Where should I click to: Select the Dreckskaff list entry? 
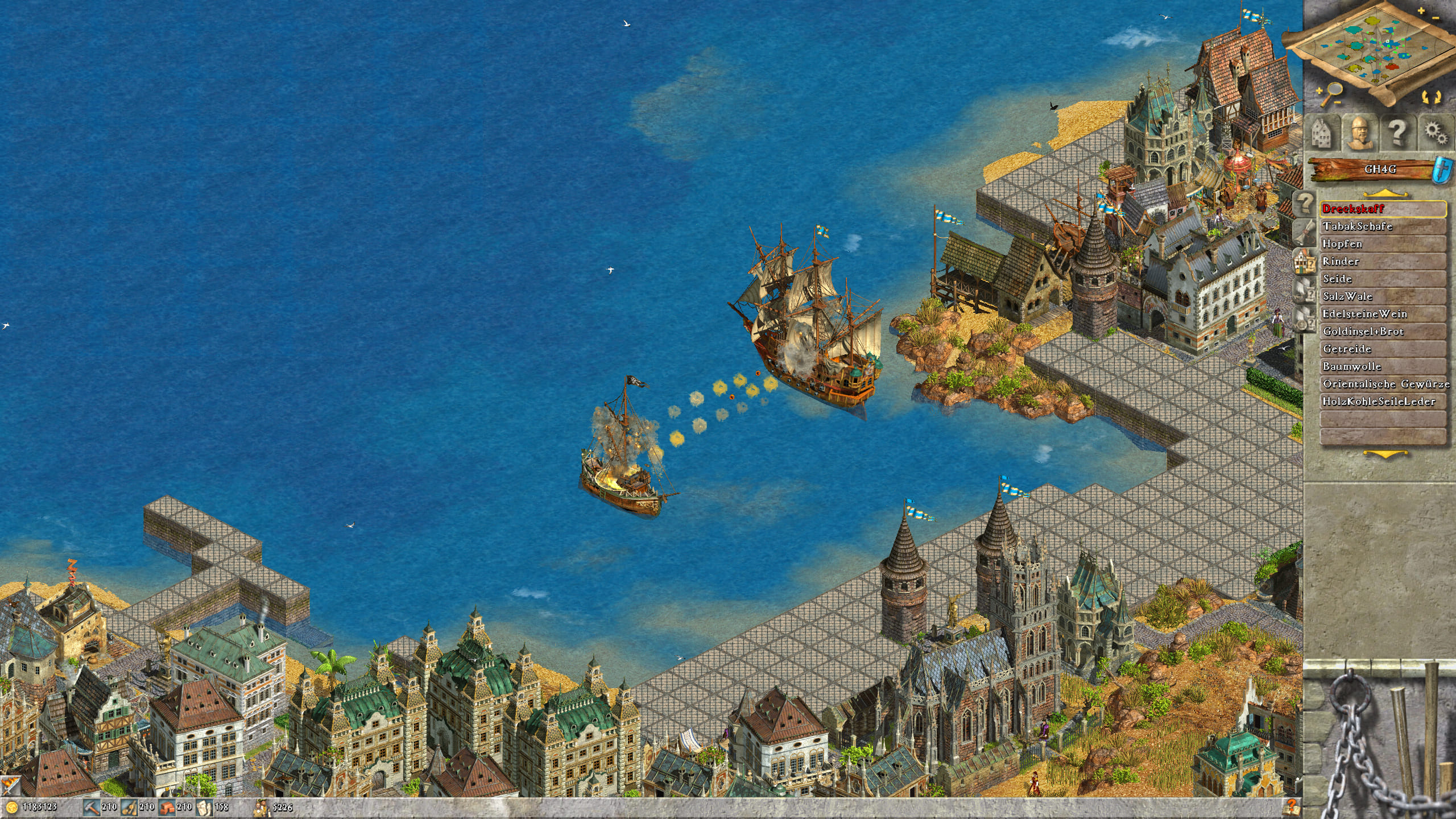pos(1382,209)
